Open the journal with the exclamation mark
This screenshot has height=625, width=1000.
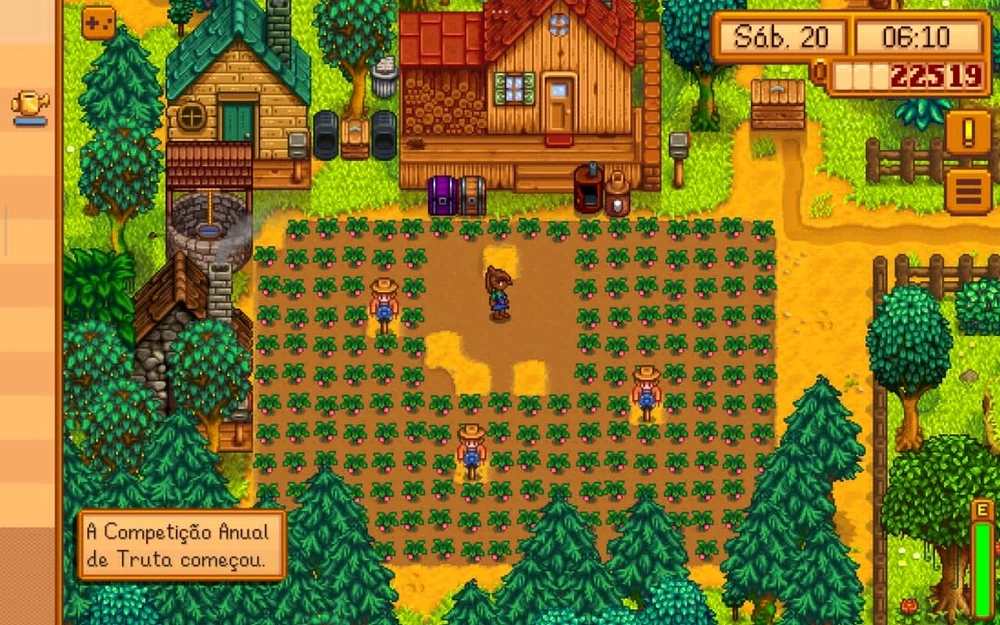coord(968,131)
